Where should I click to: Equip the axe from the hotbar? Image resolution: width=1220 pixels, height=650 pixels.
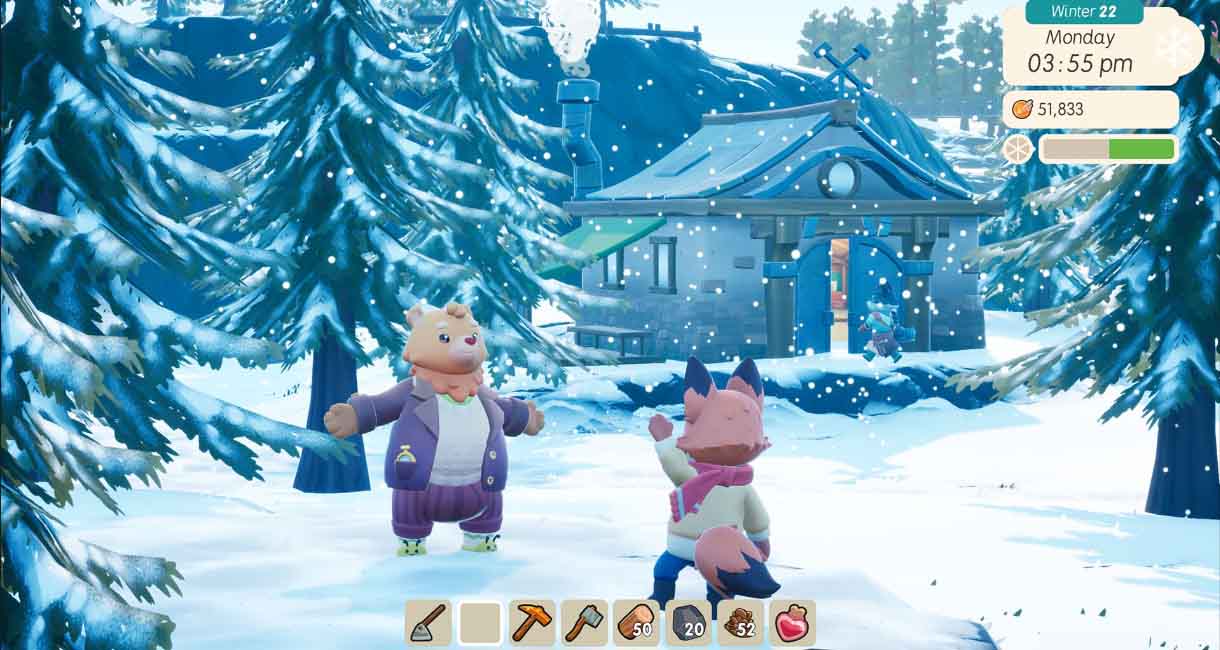pyautogui.click(x=584, y=622)
